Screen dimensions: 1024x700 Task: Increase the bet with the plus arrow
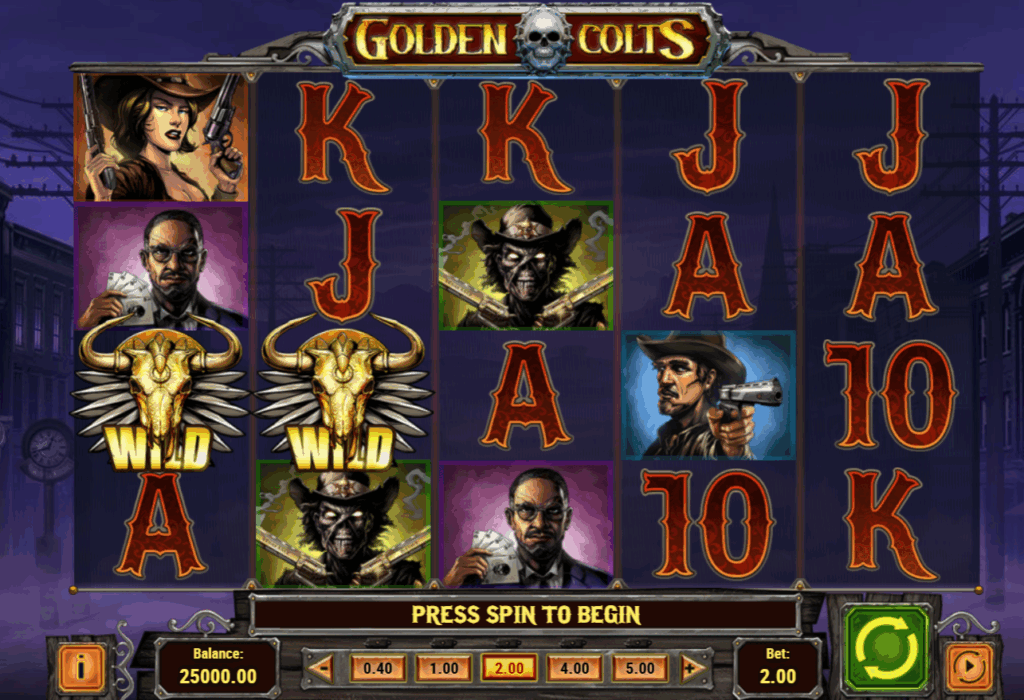691,667
